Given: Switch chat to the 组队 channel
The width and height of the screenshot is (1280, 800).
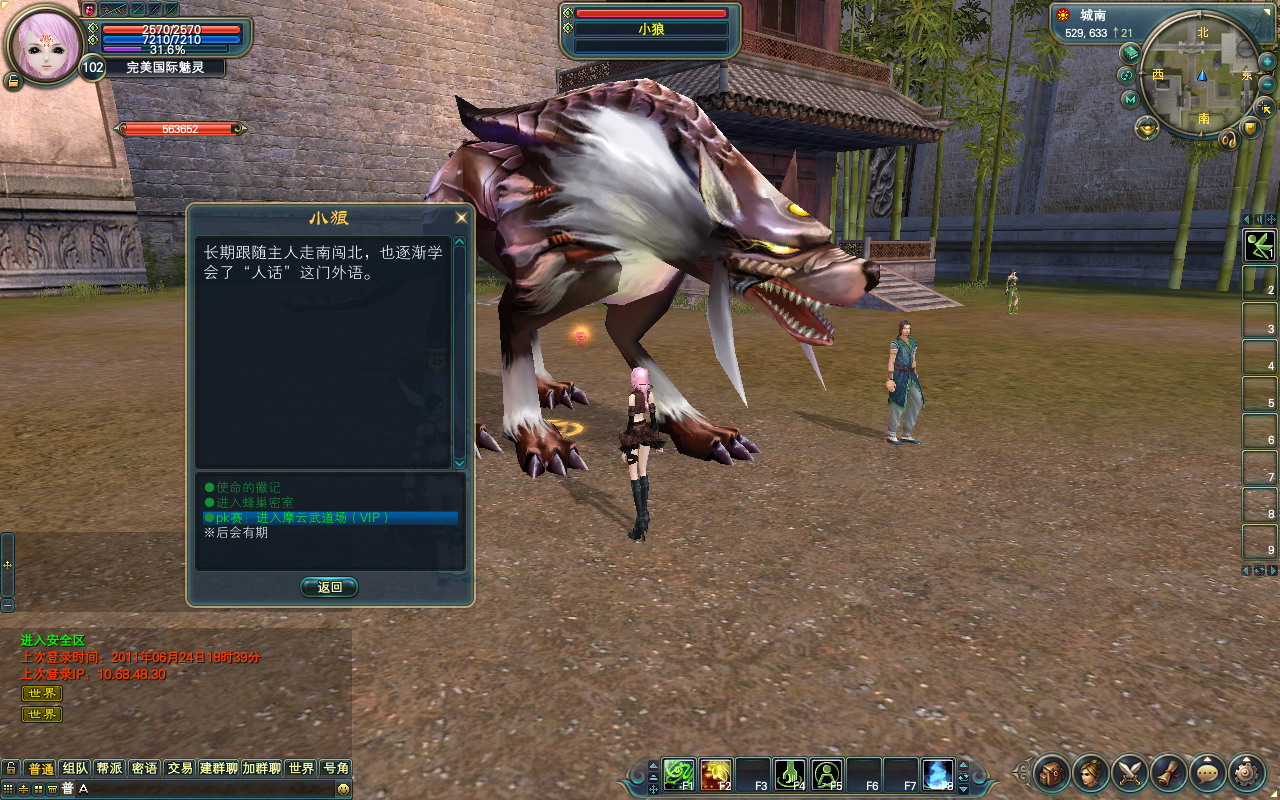Looking at the screenshot, I should 75,768.
